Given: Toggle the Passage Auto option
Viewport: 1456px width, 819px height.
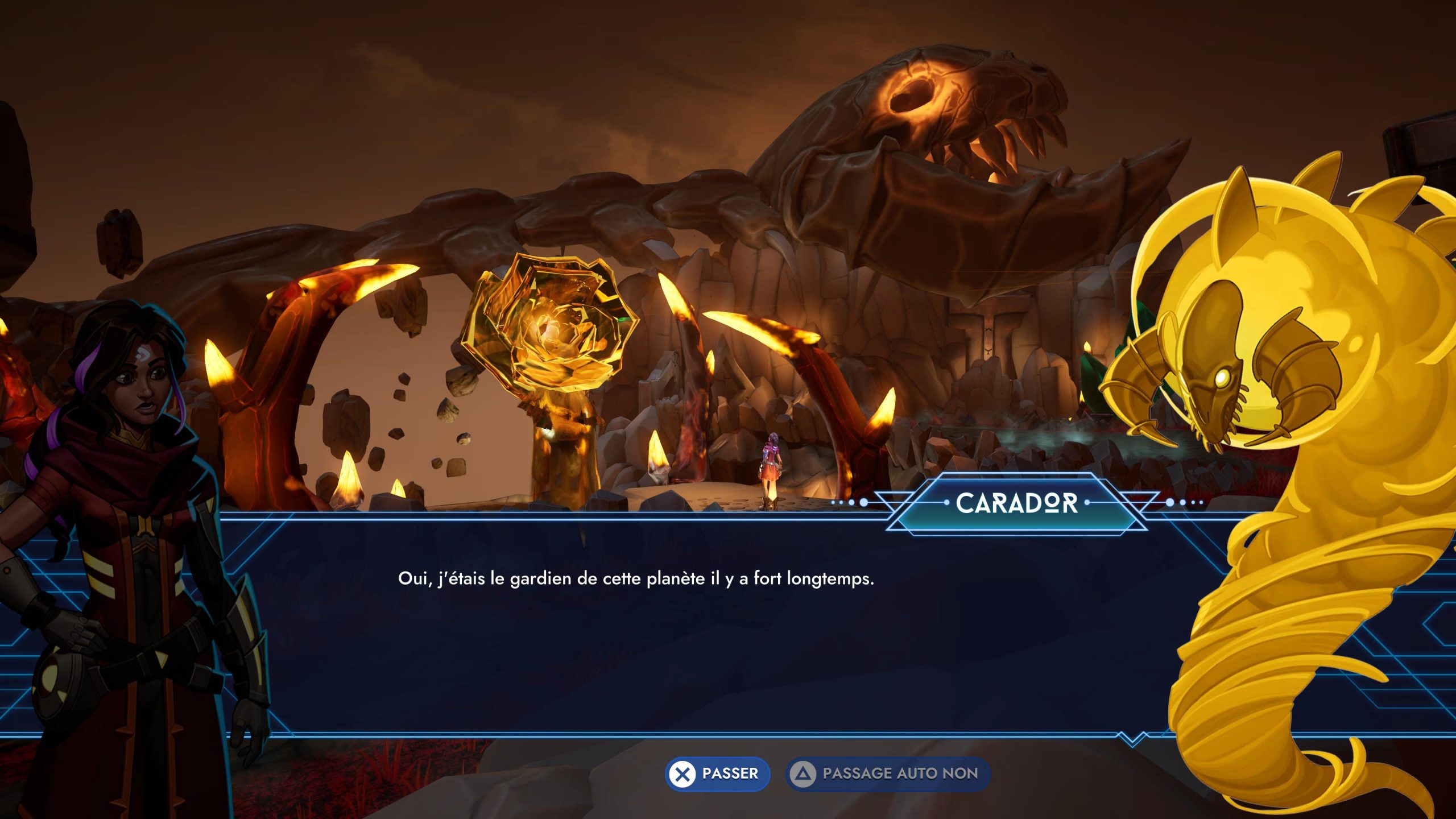Looking at the screenshot, I should [887, 773].
